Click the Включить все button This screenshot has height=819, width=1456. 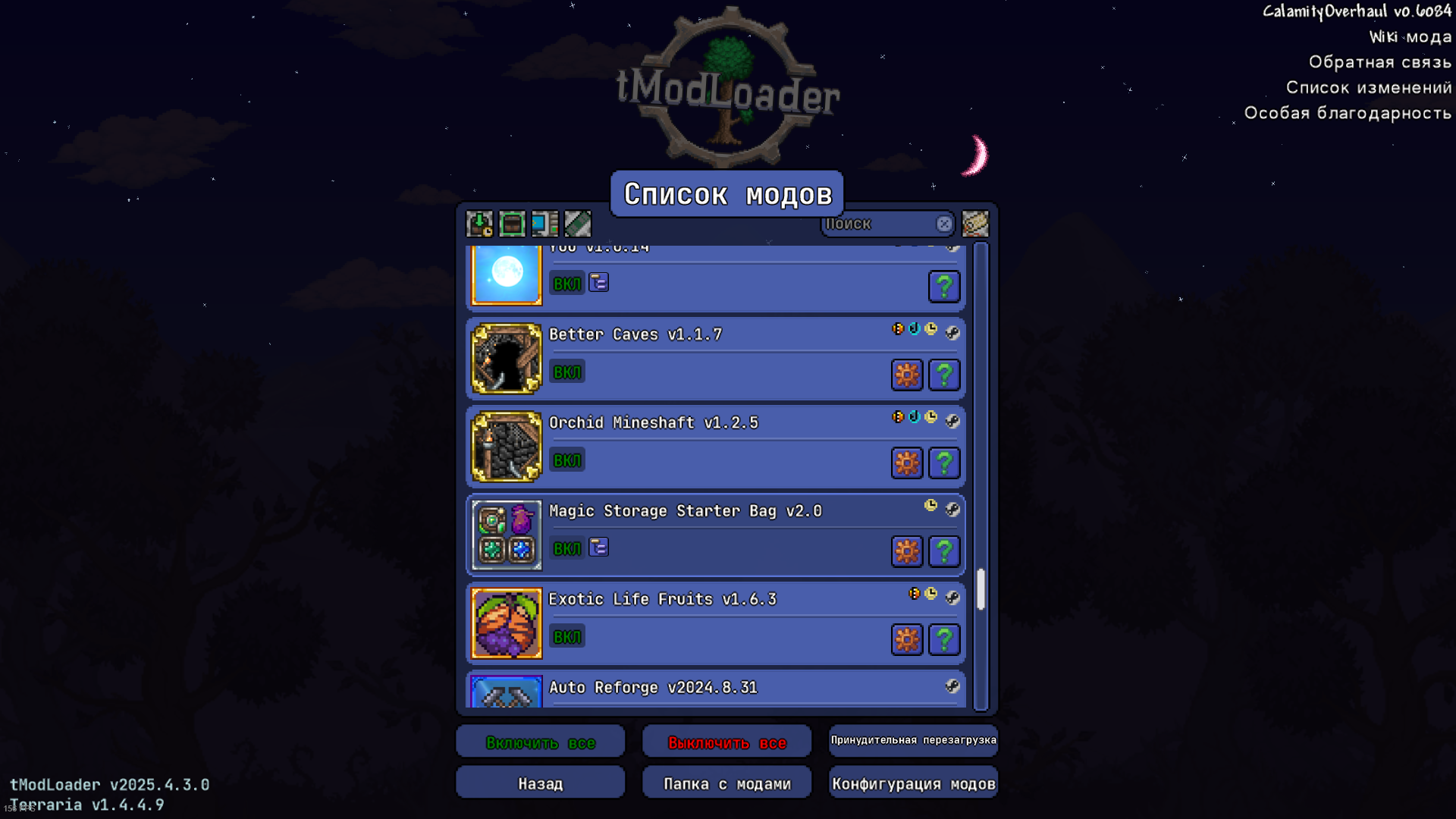[540, 742]
